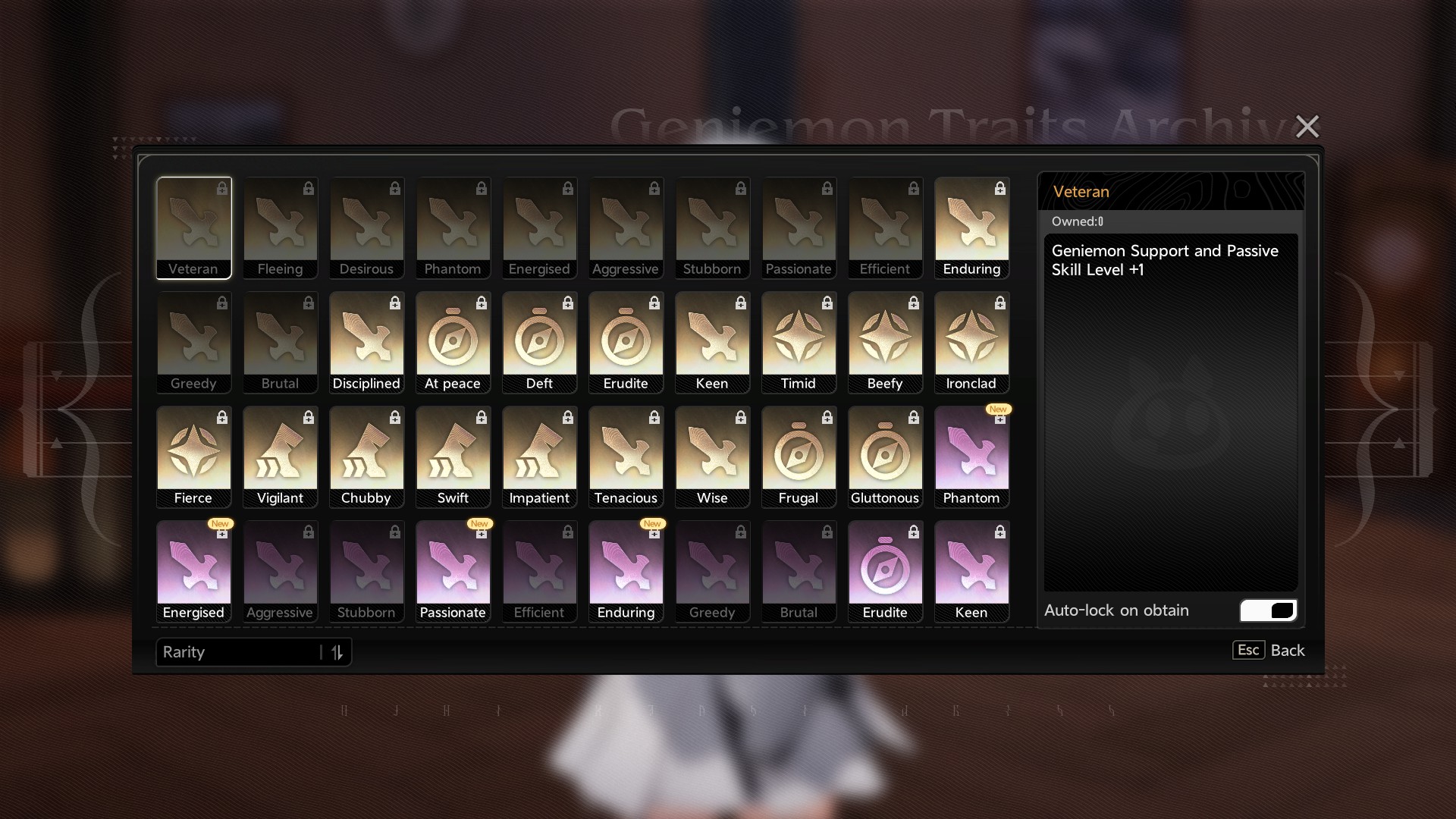The width and height of the screenshot is (1456, 819).
Task: Pick the Tenacious trait tile
Action: 626,457
